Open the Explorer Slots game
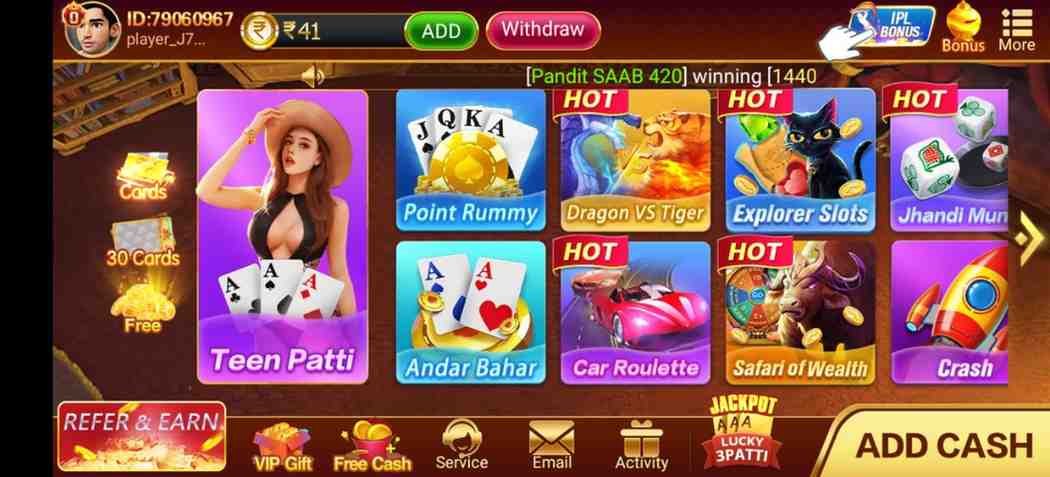 (x=800, y=160)
